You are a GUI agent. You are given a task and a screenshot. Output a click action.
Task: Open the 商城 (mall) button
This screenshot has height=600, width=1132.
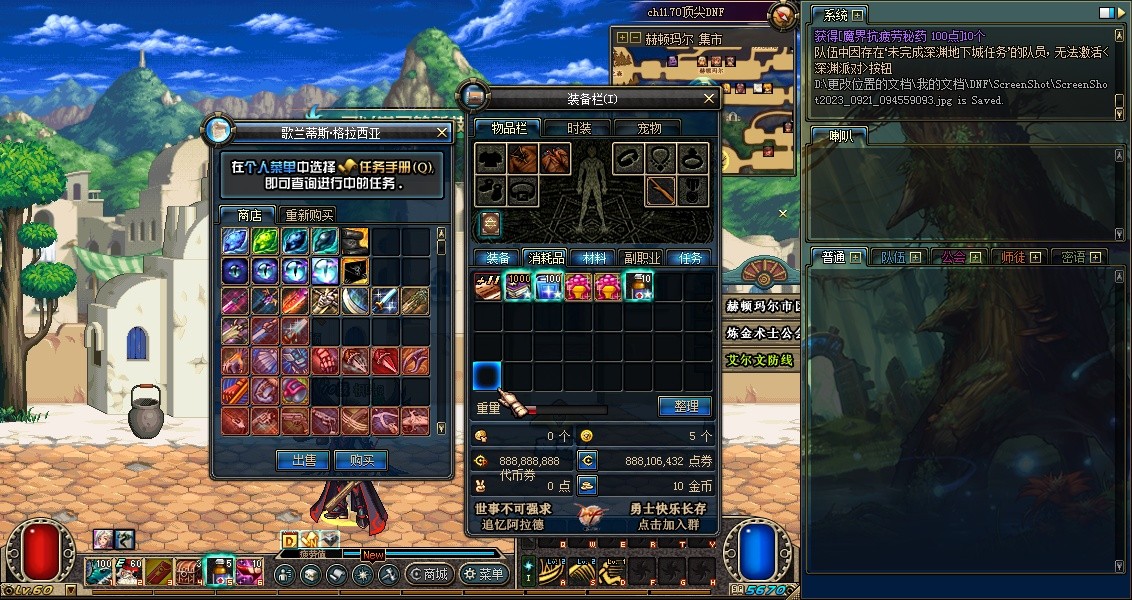(x=429, y=574)
